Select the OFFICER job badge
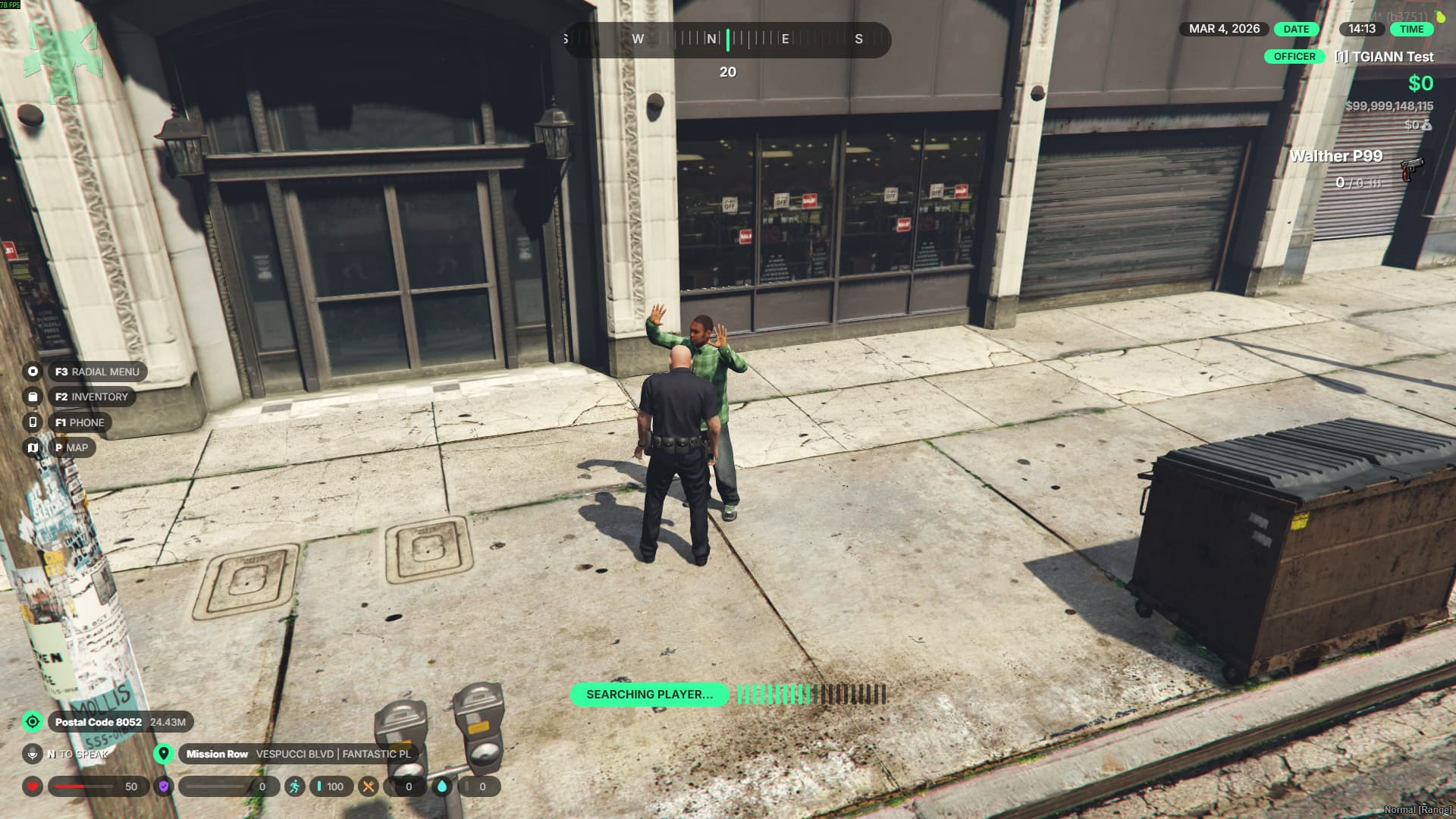 click(1294, 57)
